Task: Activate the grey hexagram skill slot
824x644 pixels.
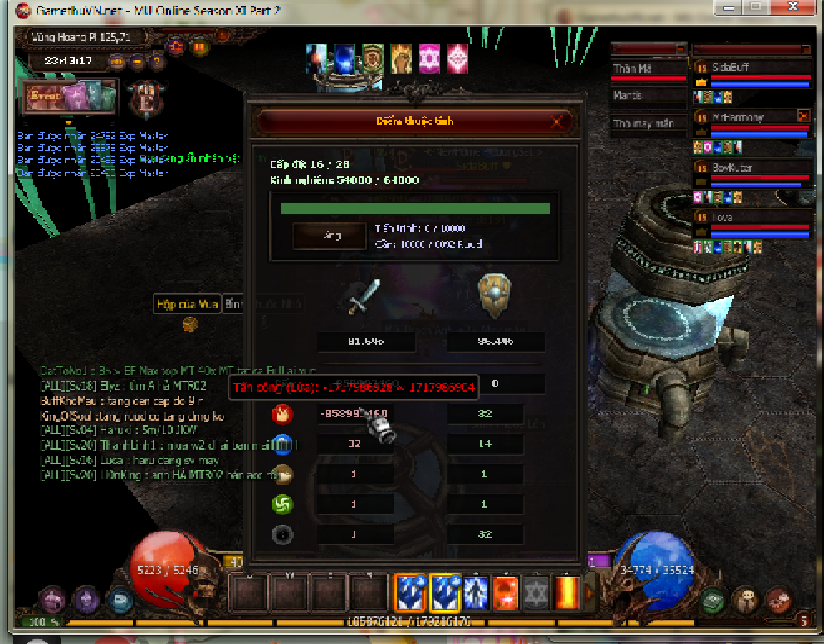Action: coord(537,592)
